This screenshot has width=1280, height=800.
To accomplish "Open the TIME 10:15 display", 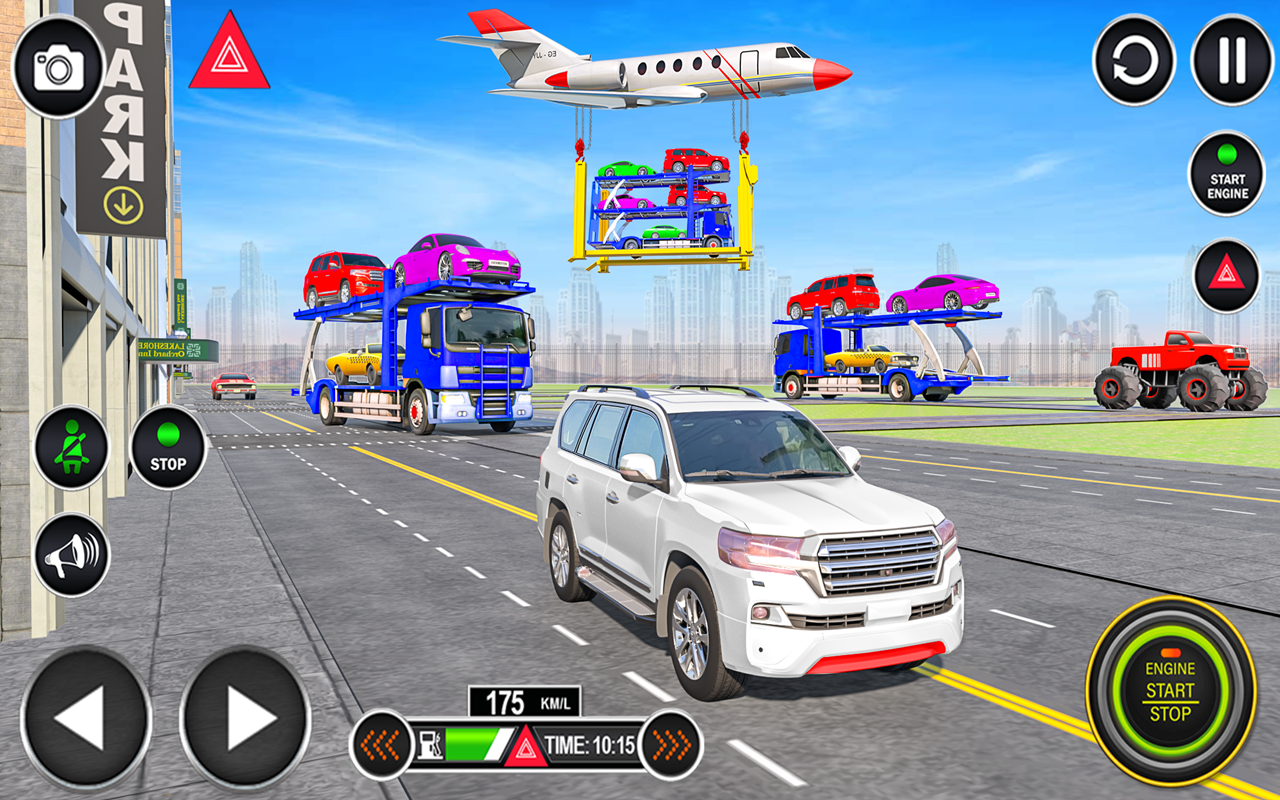I will [590, 744].
